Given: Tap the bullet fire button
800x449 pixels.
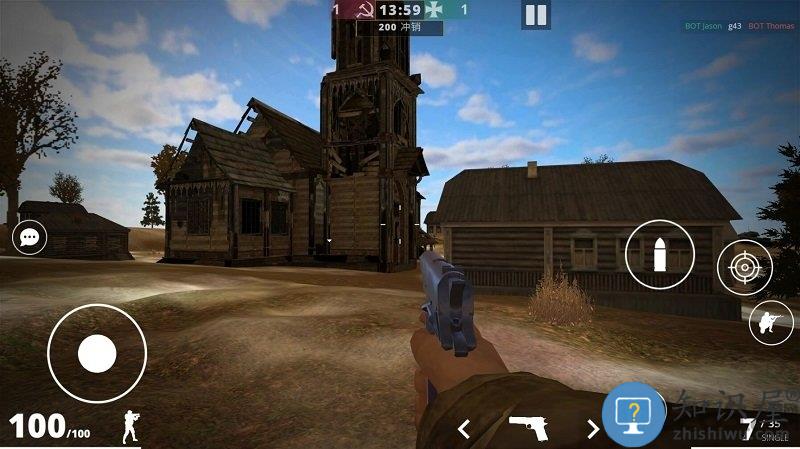Looking at the screenshot, I should (x=660, y=254).
